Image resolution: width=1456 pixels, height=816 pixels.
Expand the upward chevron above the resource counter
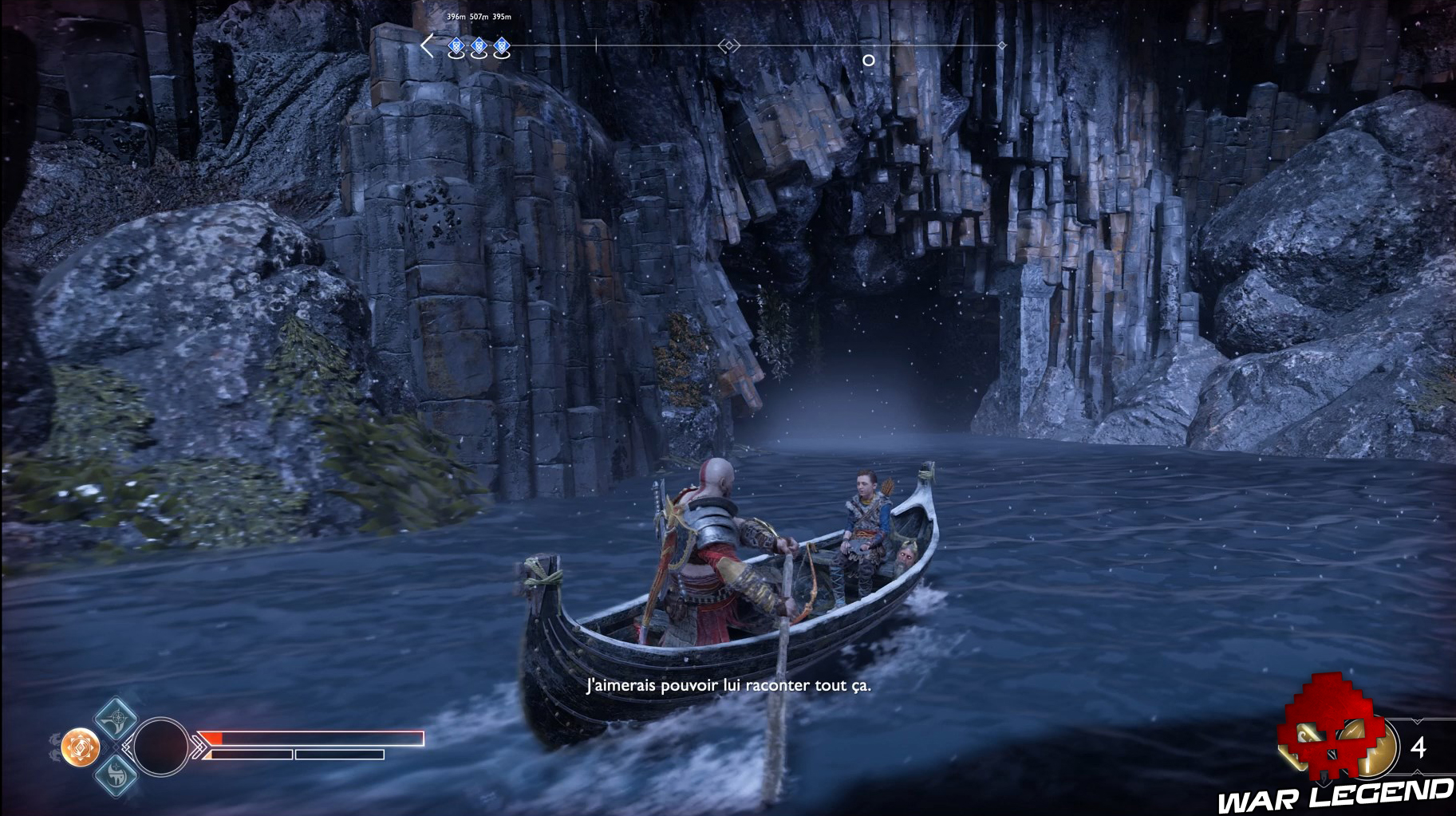[1417, 721]
